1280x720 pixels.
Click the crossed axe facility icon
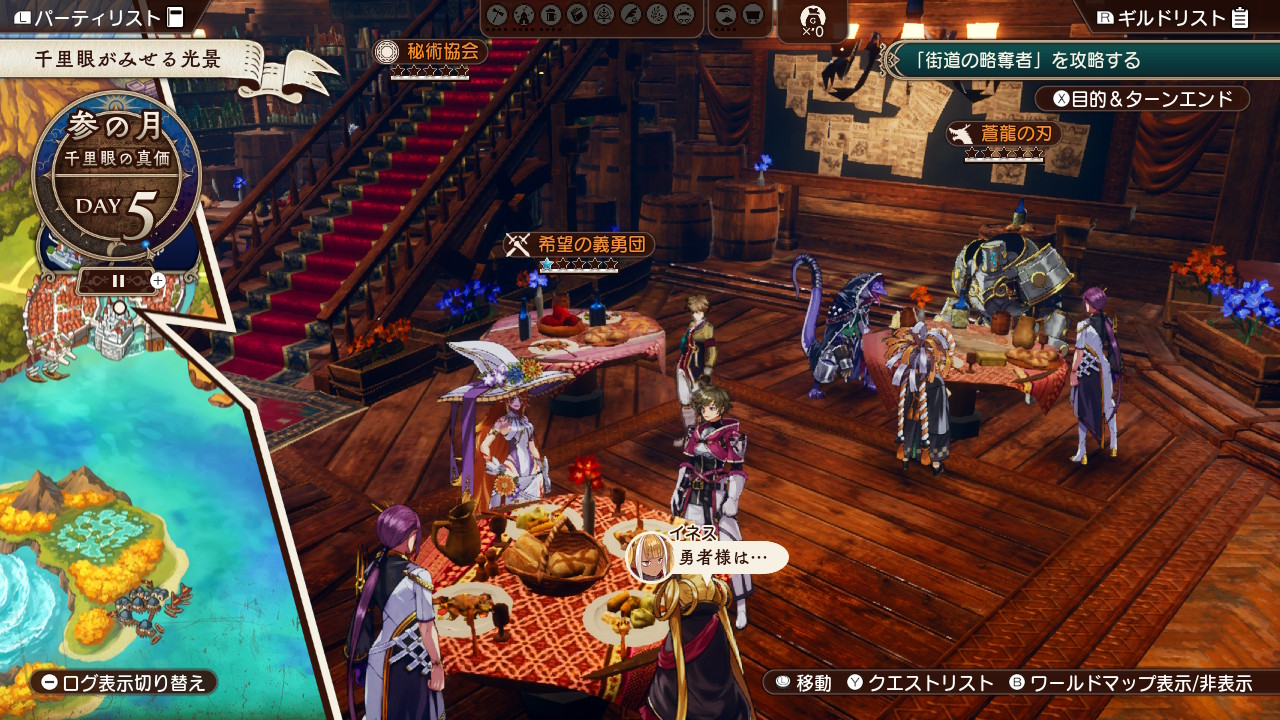tap(497, 16)
